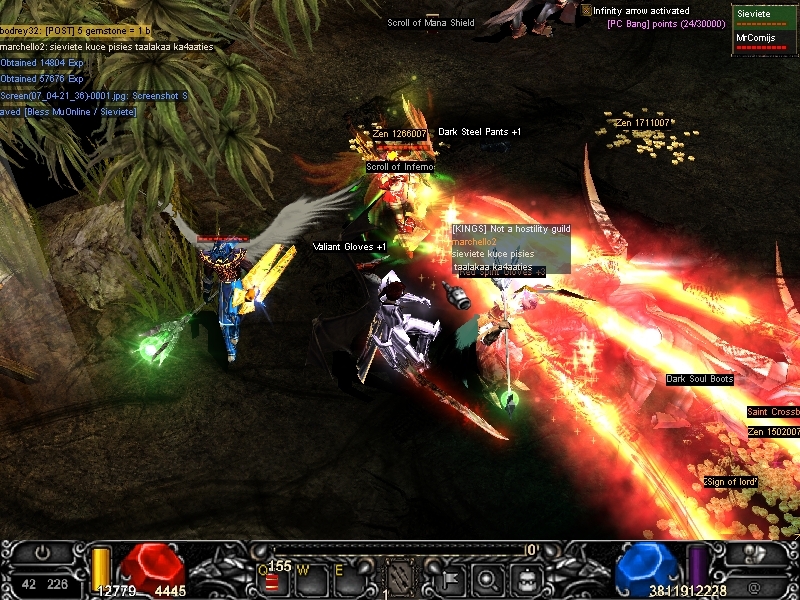Viewport: 800px width, 600px height.
Task: Open the friends button above the @ symbol
Action: tap(758, 553)
